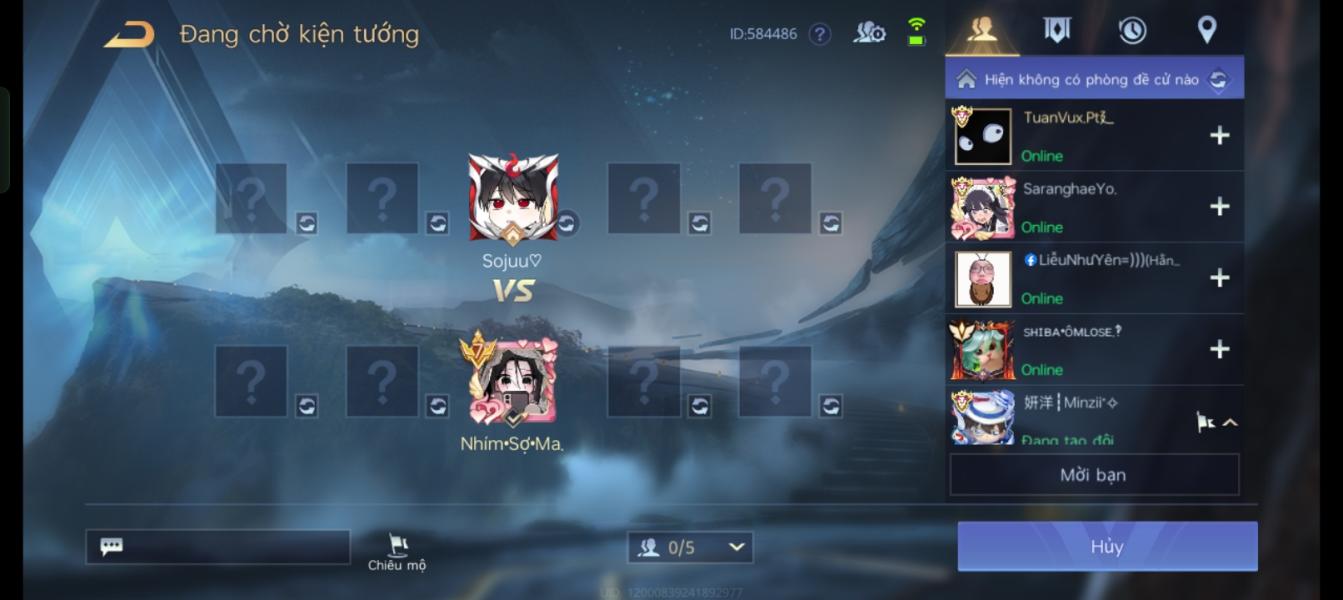Cancel with the Hủy button
Viewport: 1343px width, 600px height.
tap(1107, 546)
